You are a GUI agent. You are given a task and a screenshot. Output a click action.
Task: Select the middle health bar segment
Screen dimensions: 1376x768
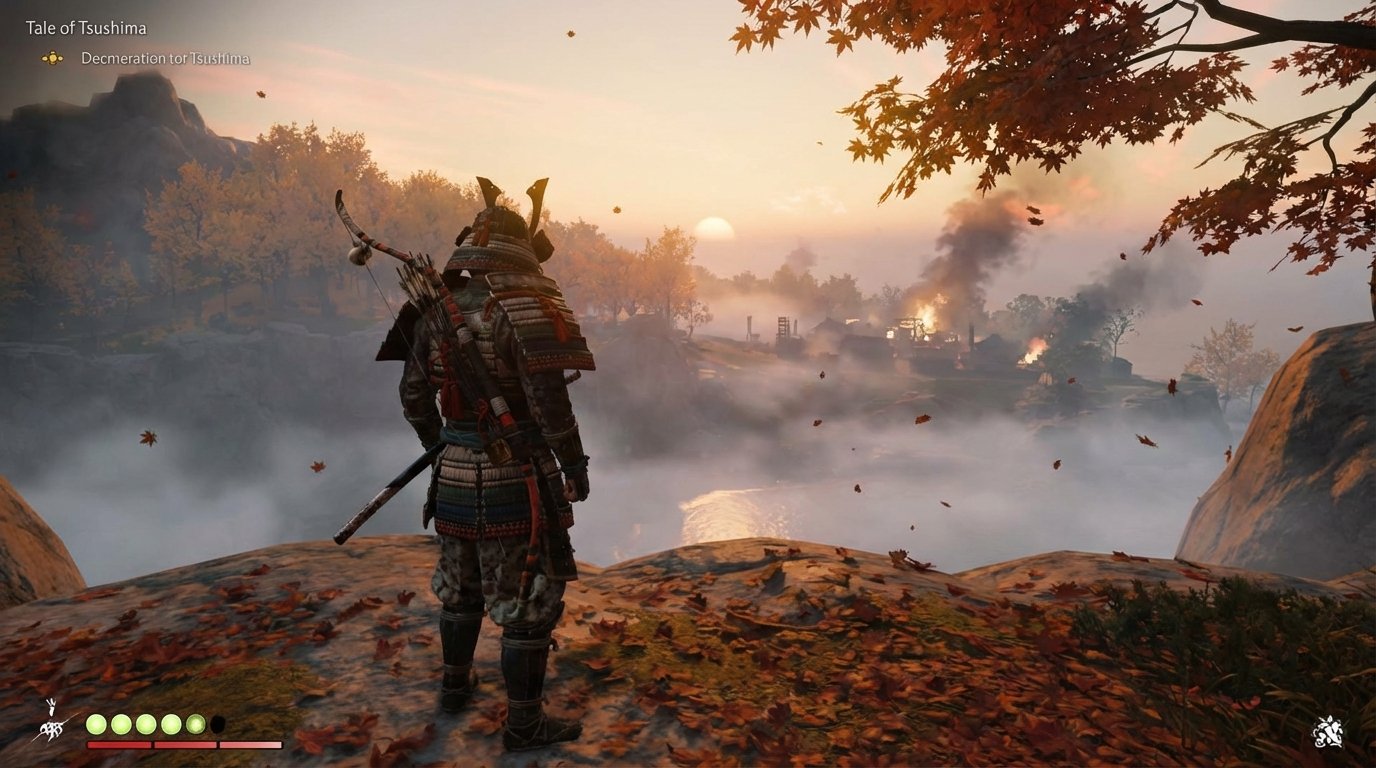coord(186,744)
